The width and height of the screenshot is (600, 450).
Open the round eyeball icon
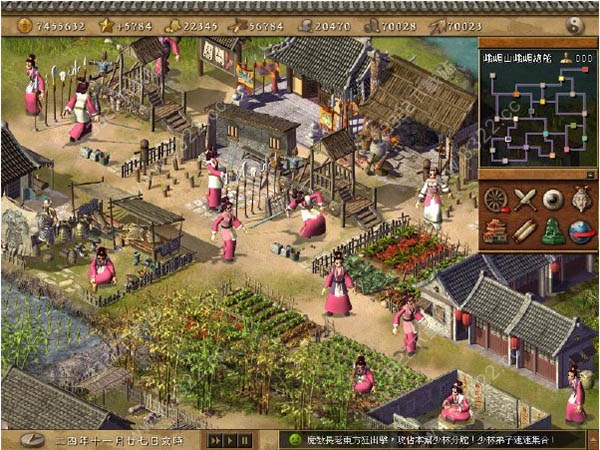click(554, 200)
